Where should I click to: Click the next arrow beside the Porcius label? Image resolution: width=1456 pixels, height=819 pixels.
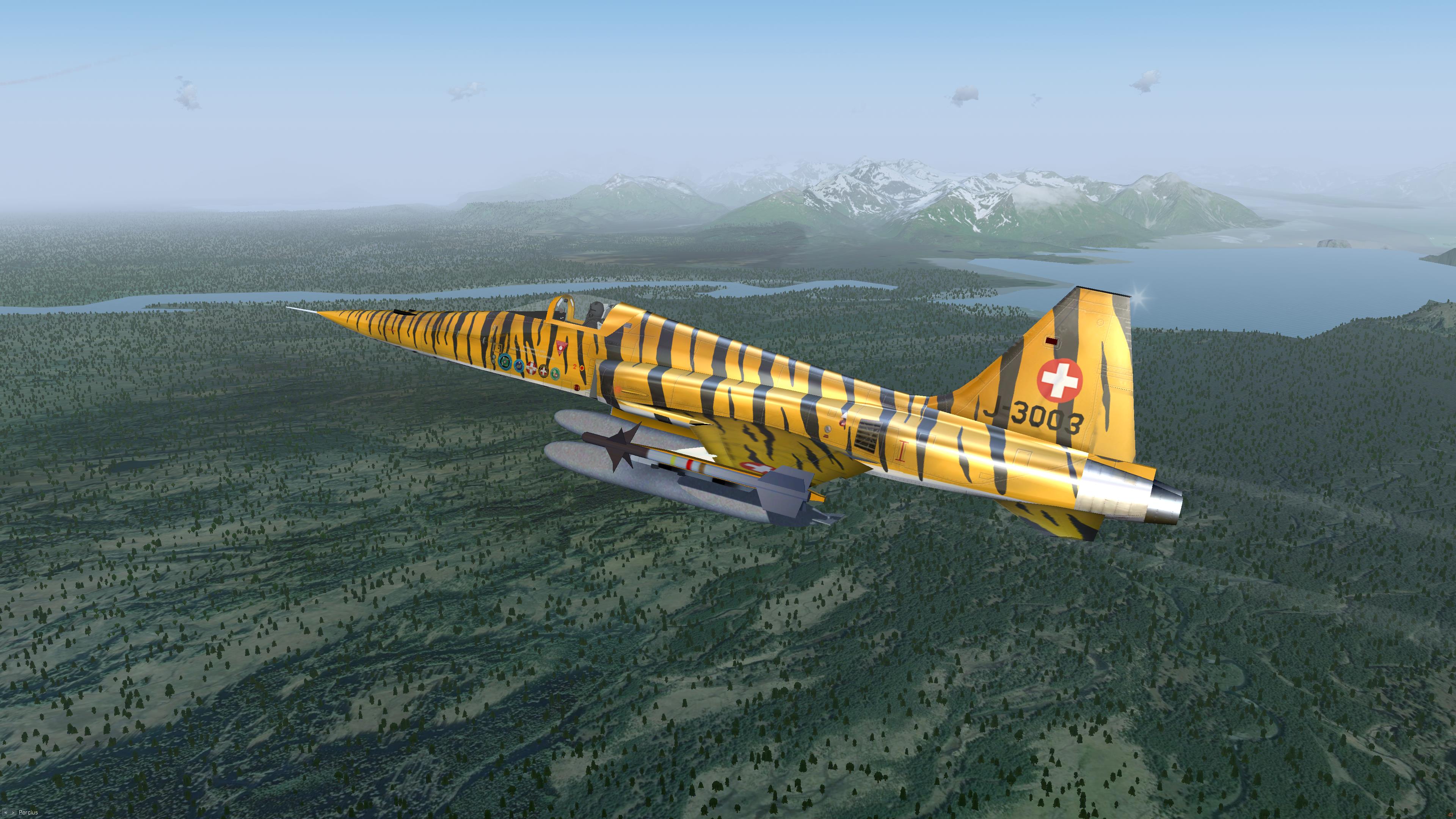13,813
